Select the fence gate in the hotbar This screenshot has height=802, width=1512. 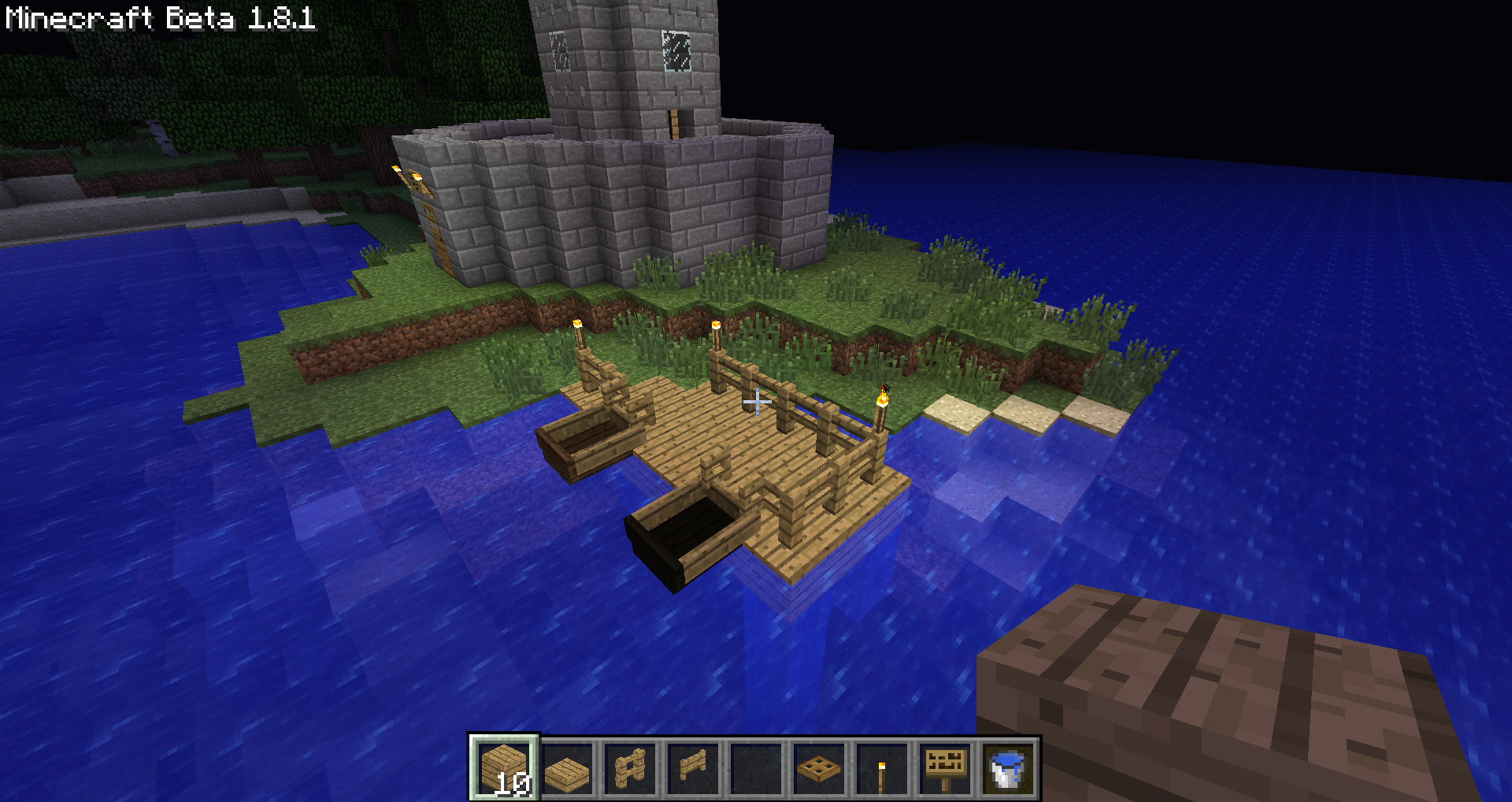point(694,768)
